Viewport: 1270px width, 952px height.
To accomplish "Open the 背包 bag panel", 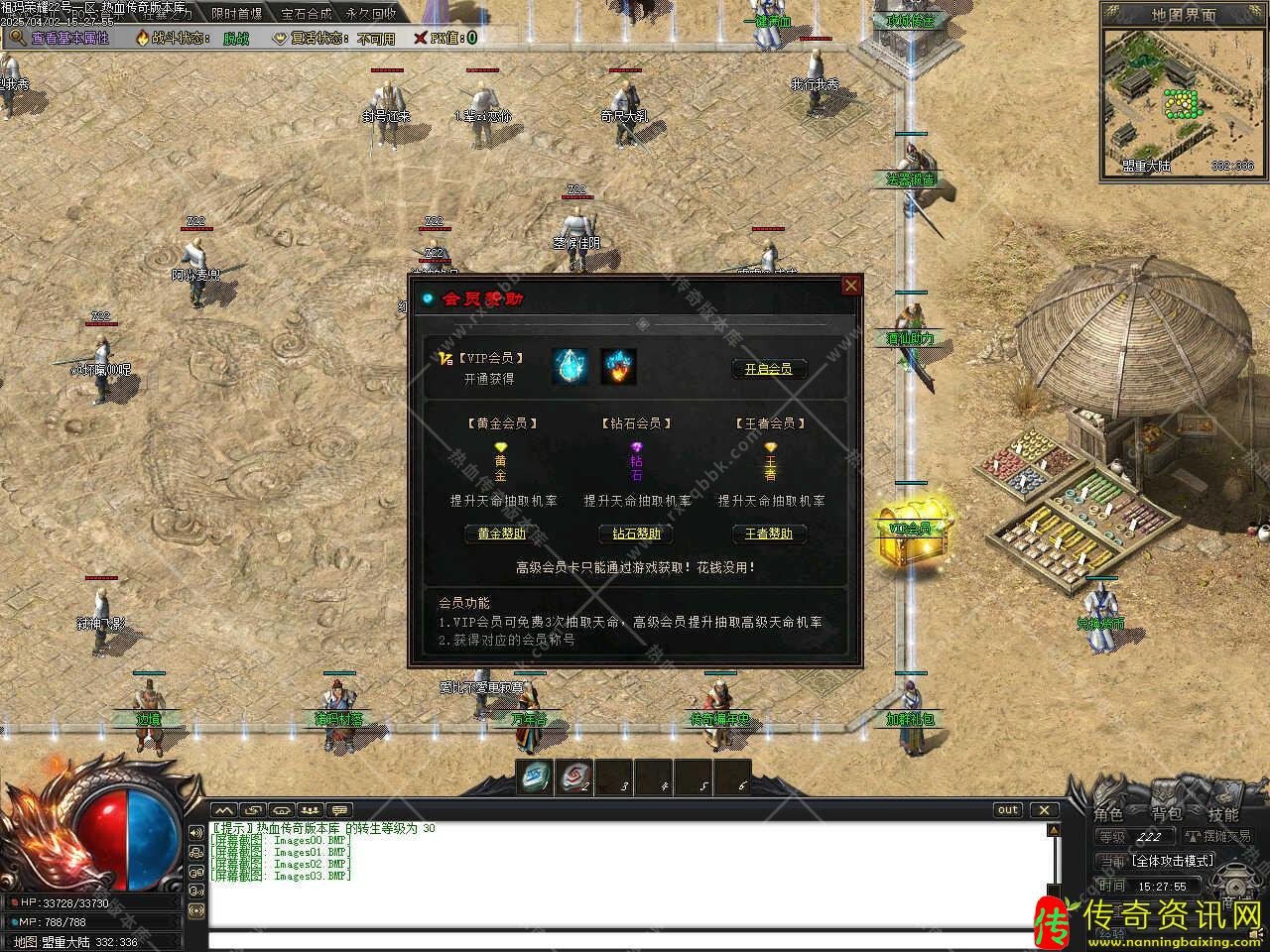I will click(1166, 815).
